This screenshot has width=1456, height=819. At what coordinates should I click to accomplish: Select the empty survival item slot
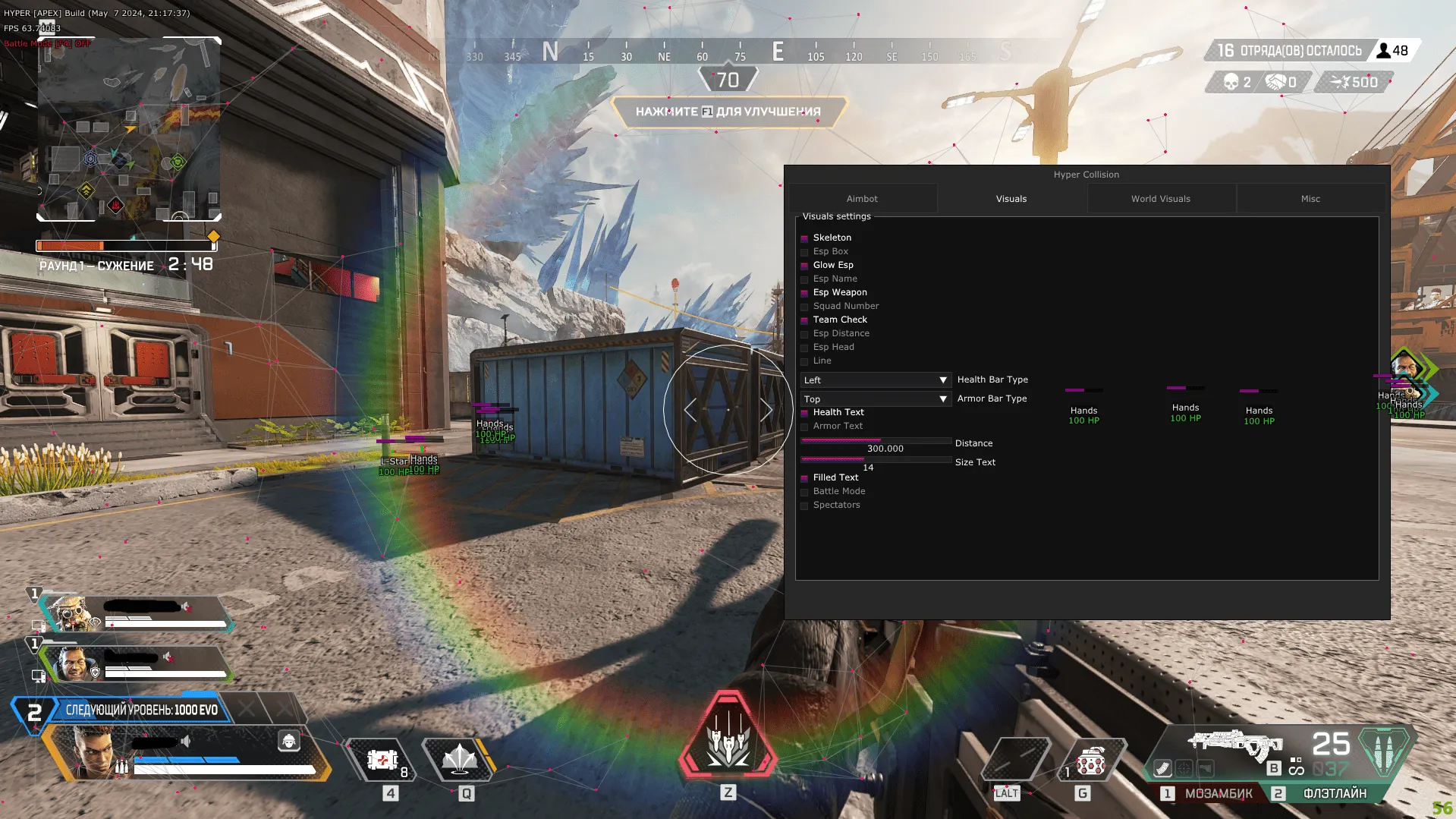click(1017, 759)
